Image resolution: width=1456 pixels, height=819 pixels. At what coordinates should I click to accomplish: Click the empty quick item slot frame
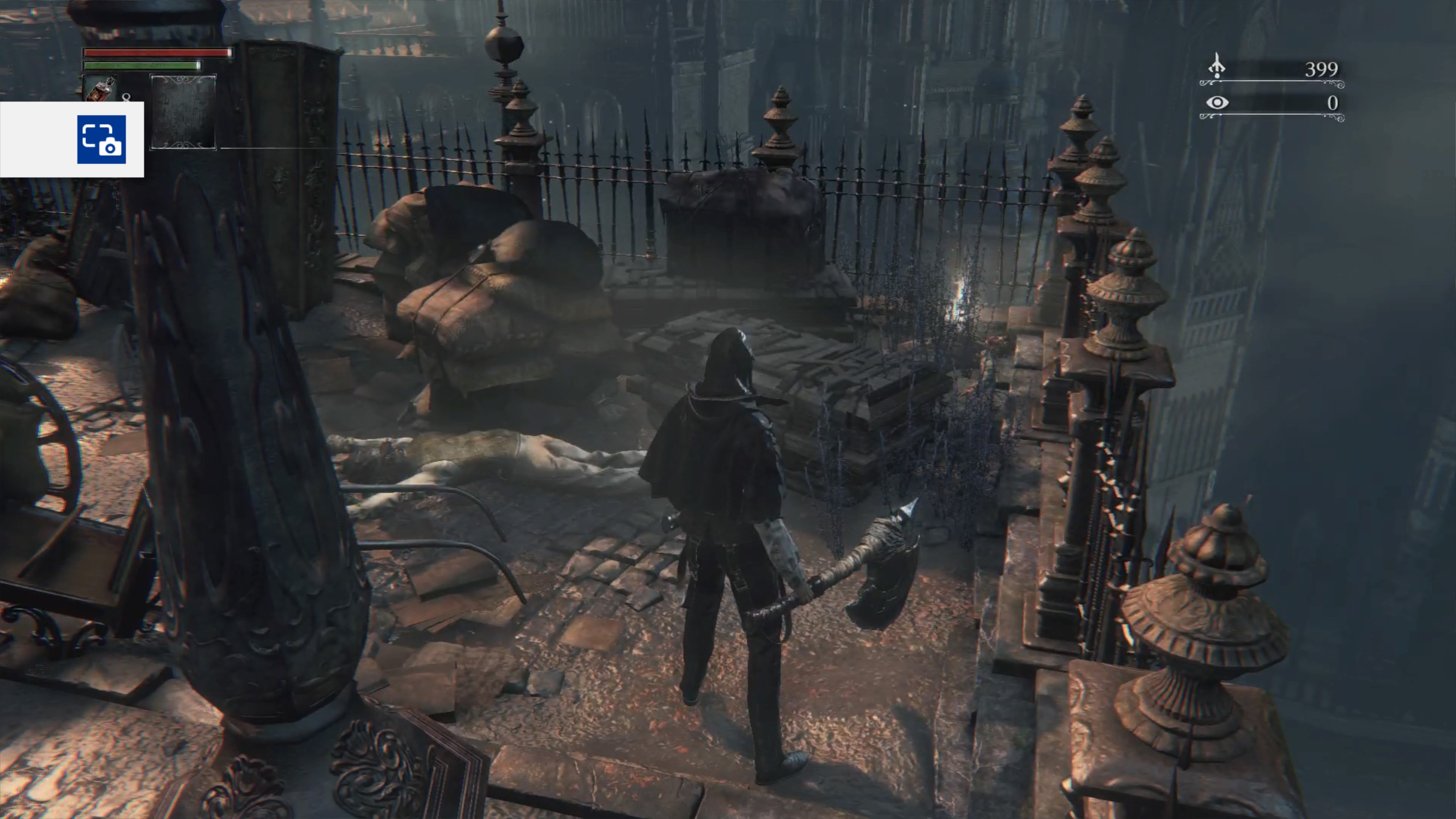(183, 112)
